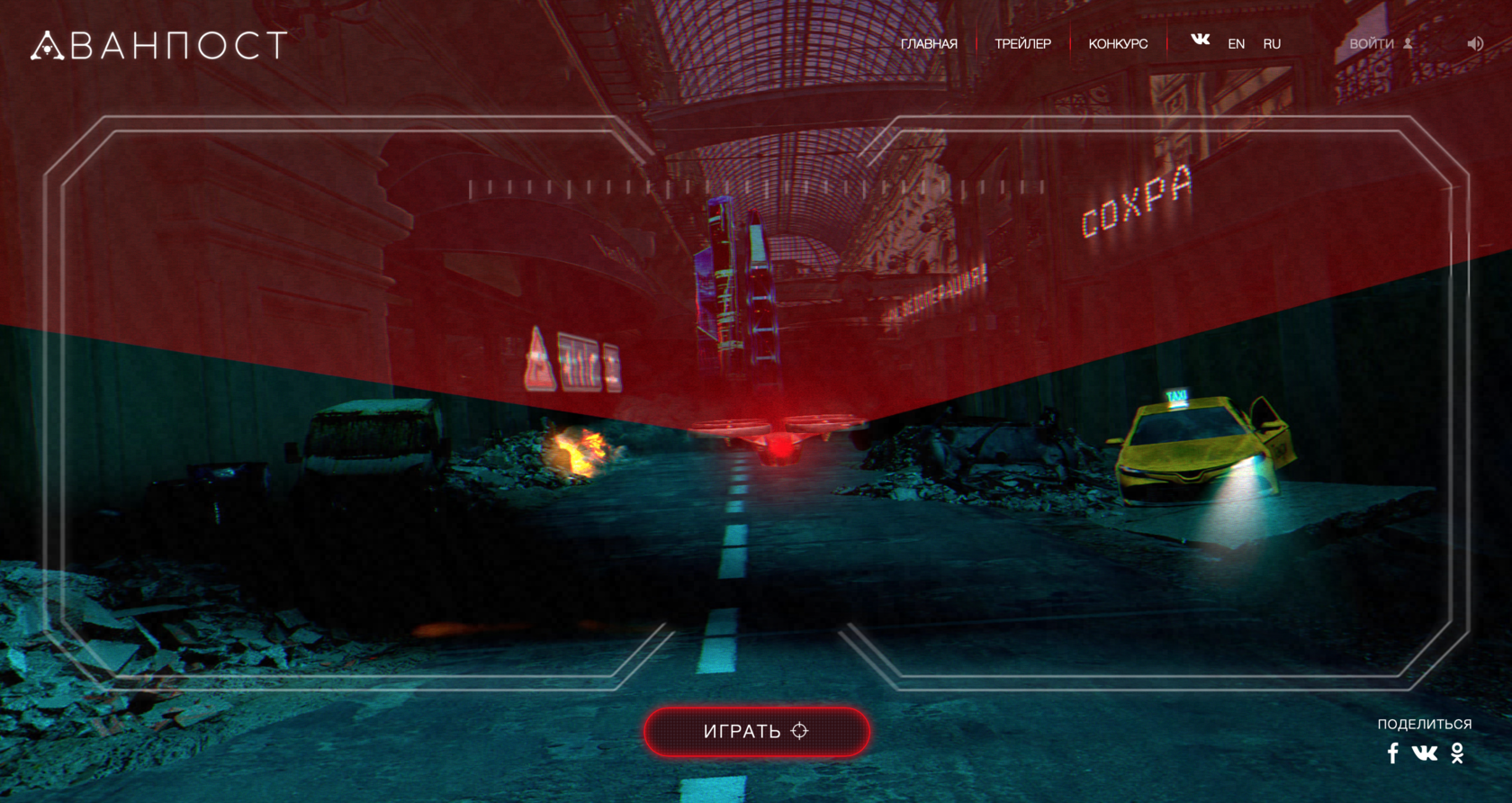Viewport: 1512px width, 803px height.
Task: Share on VK under ПОДЕЛИТЬСЯ
Action: click(x=1425, y=753)
